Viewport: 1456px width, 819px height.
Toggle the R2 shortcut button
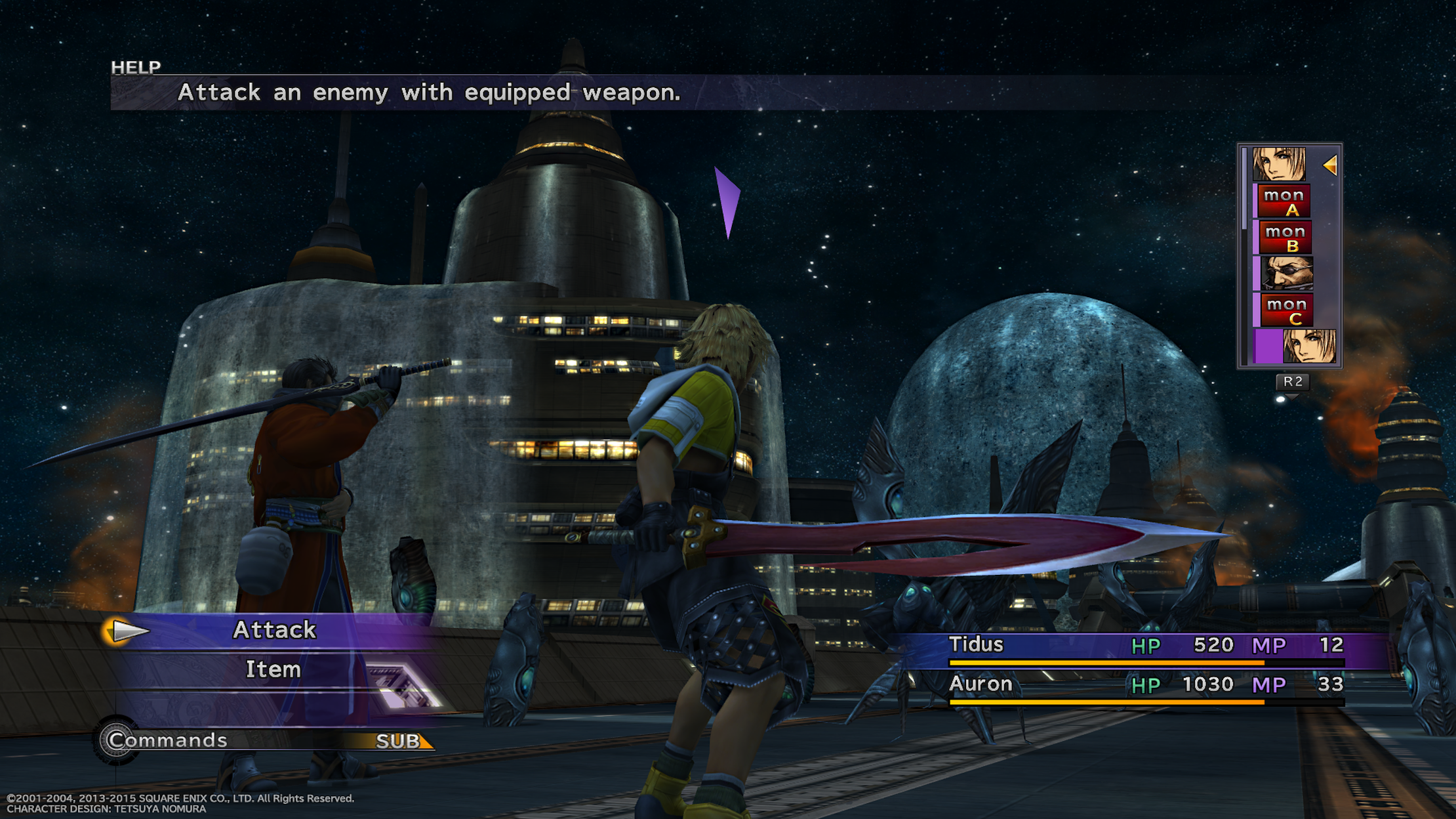pos(1293,383)
